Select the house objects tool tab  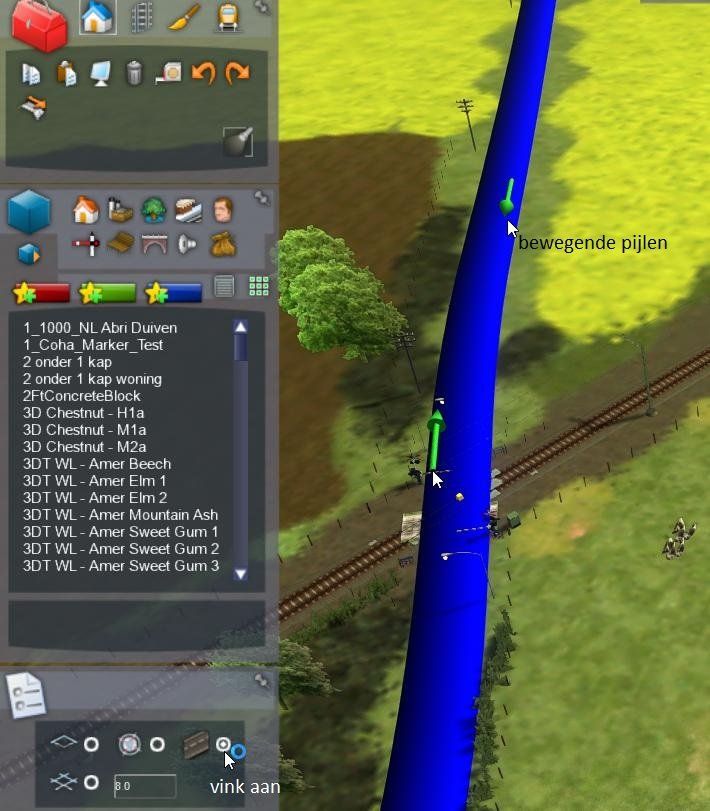click(x=97, y=16)
